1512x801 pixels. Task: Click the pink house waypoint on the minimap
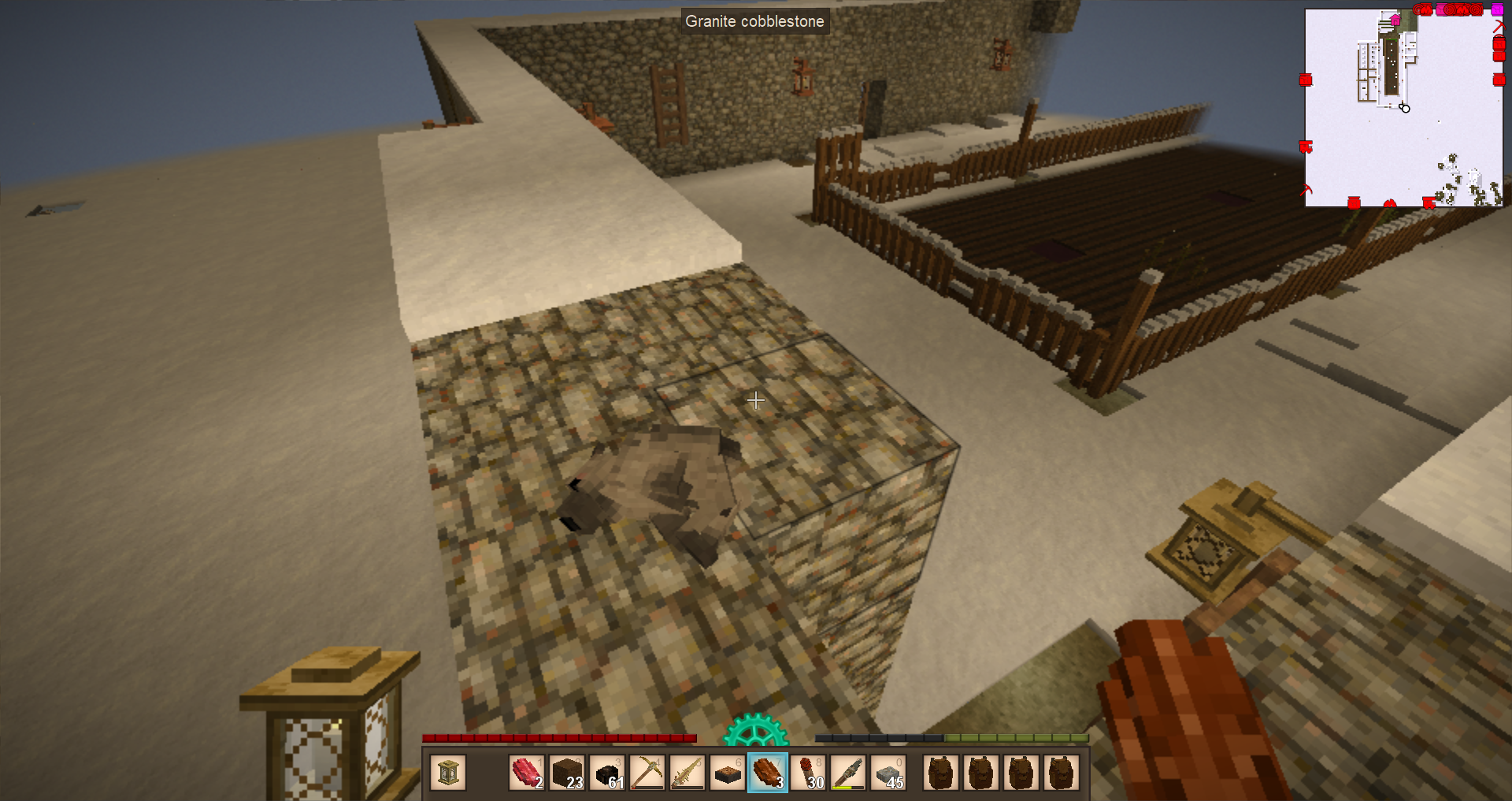coord(1395,20)
